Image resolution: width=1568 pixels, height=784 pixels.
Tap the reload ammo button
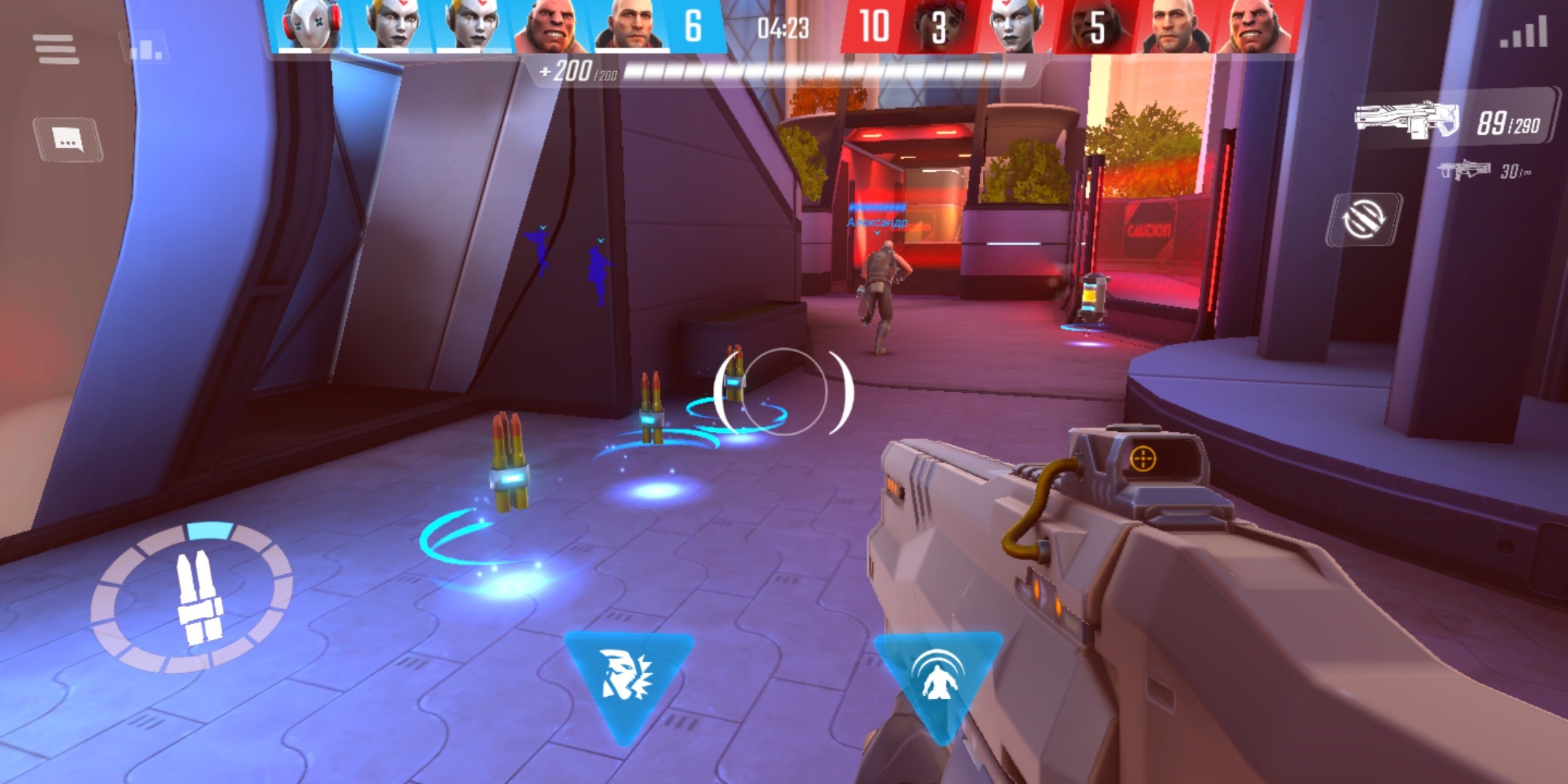coord(193,597)
